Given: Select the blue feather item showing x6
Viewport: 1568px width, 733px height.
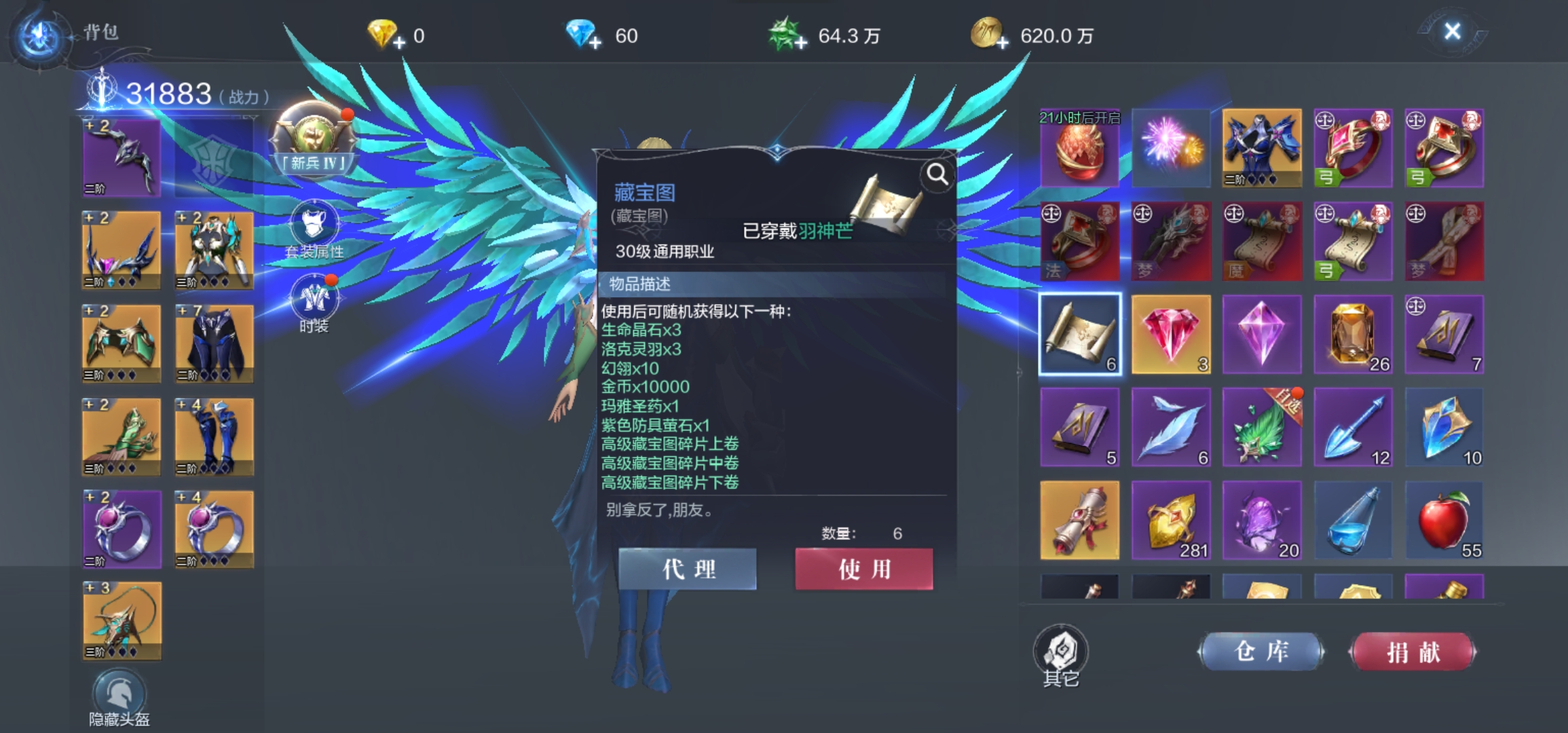Looking at the screenshot, I should pyautogui.click(x=1171, y=426).
